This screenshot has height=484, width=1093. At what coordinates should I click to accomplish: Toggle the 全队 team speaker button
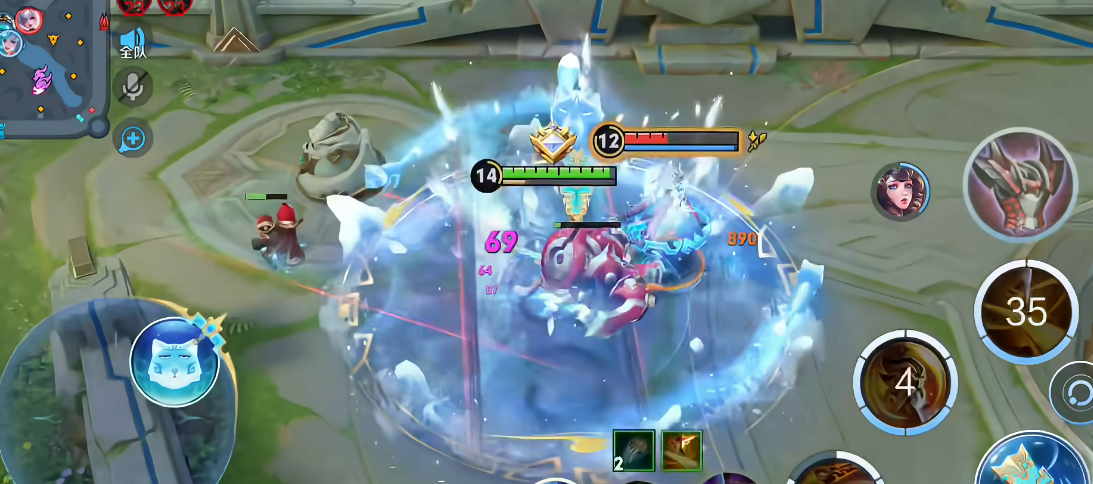point(133,42)
